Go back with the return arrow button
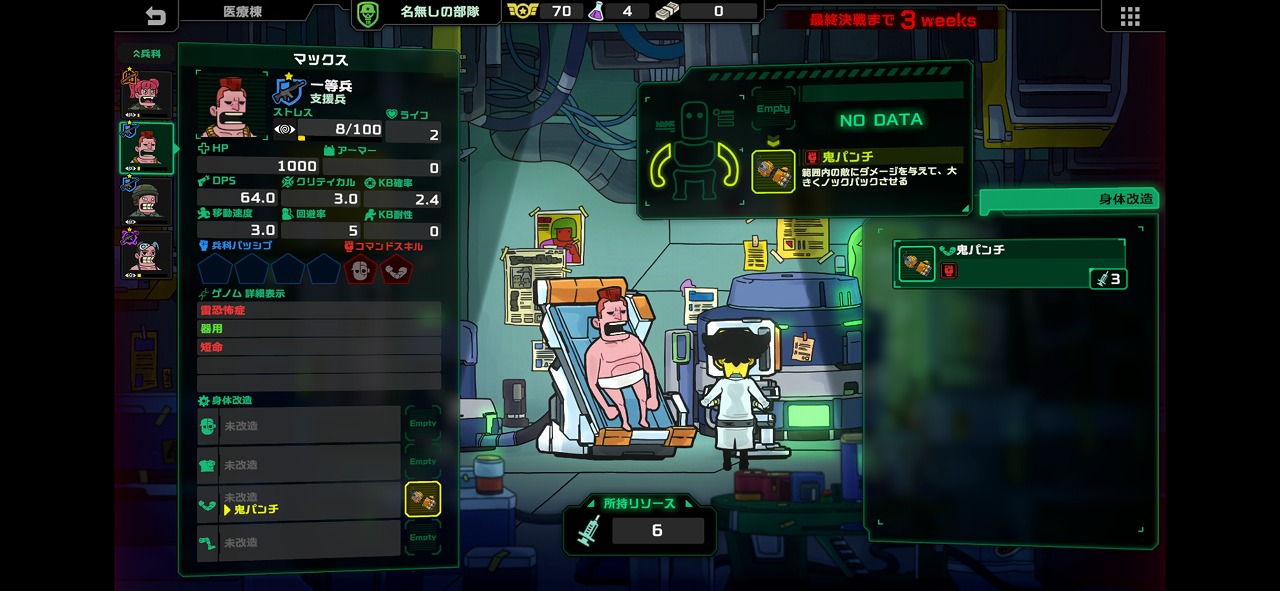The image size is (1280, 591). [x=155, y=15]
